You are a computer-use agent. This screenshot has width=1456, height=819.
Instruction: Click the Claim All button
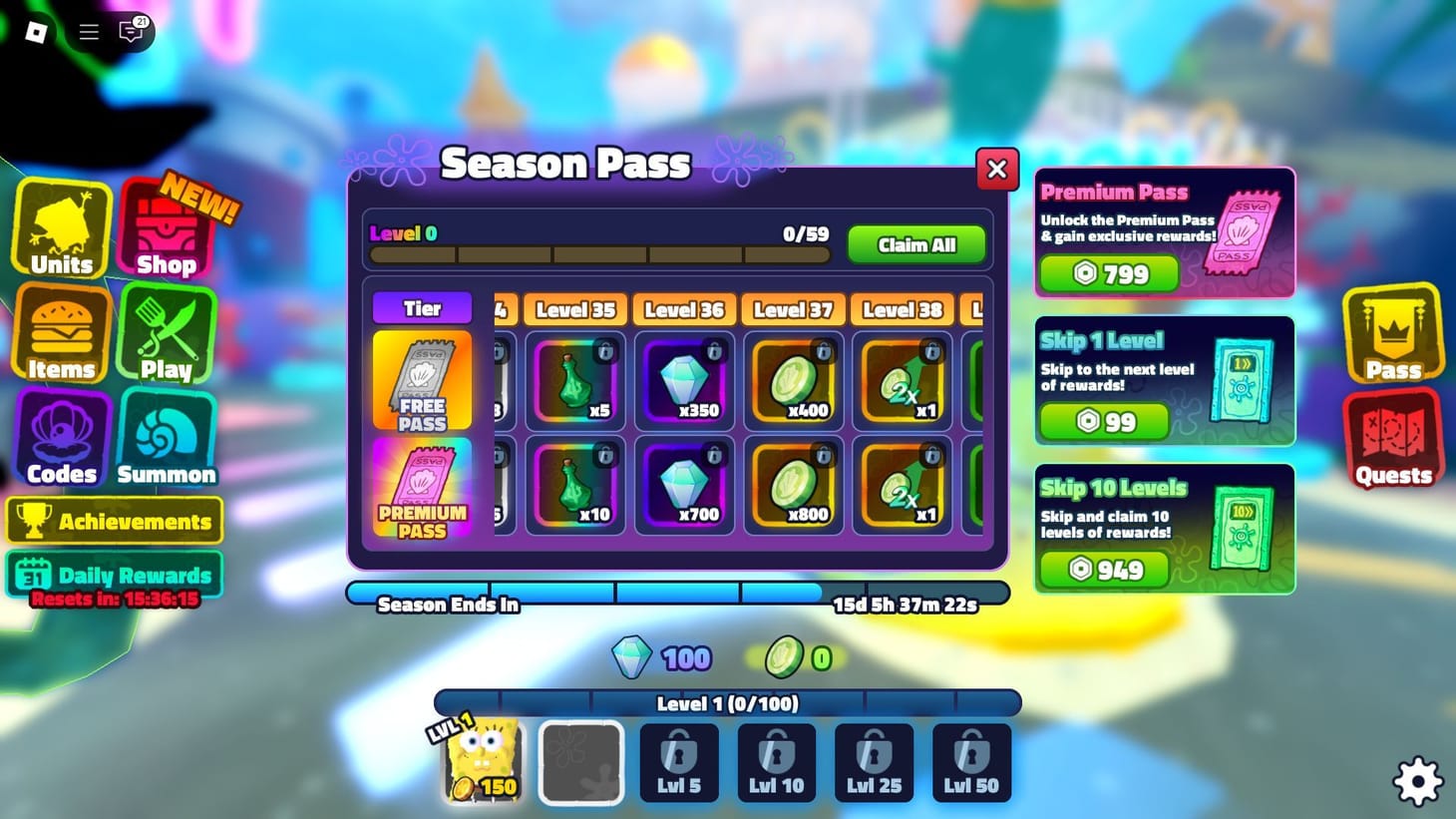915,244
